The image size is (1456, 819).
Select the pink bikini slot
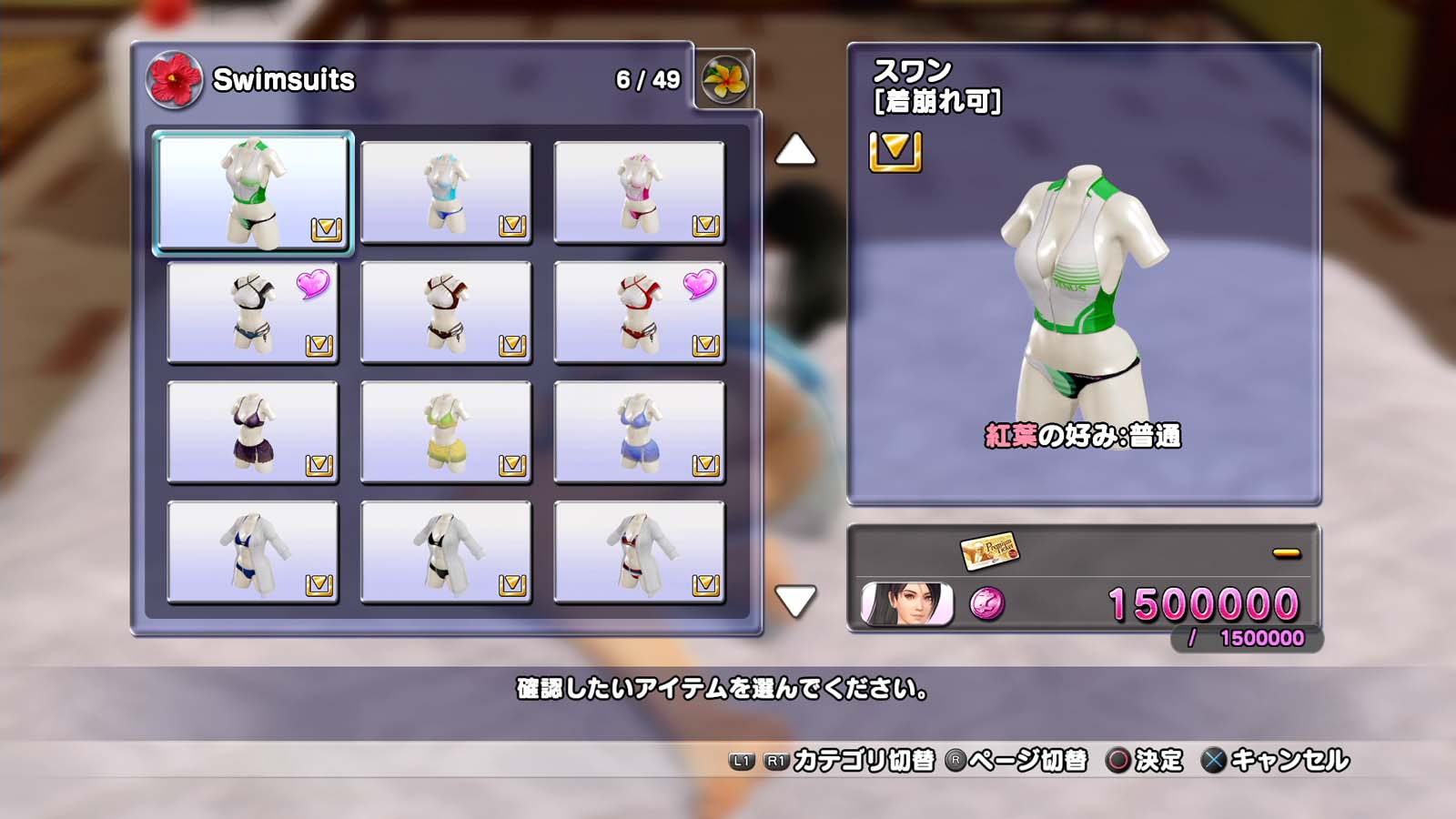tap(639, 192)
